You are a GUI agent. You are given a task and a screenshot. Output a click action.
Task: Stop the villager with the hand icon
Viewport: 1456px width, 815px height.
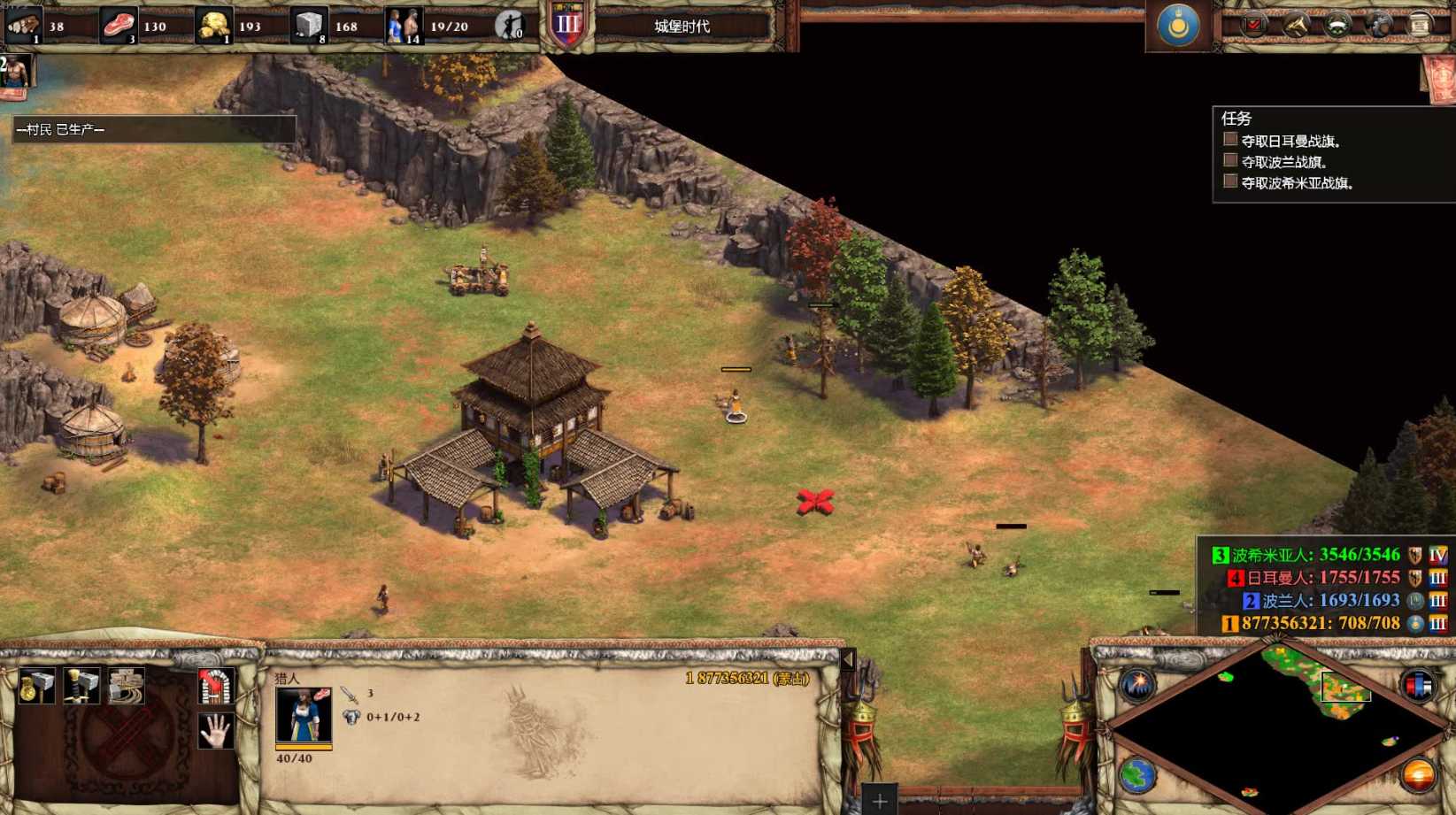click(215, 731)
